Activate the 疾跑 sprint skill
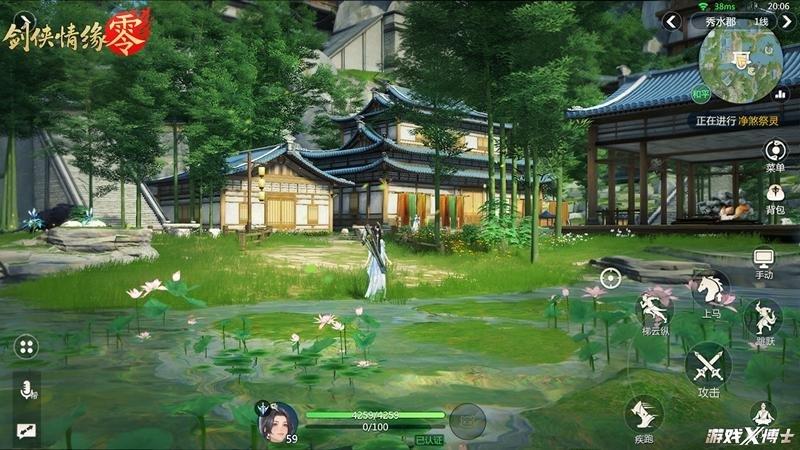 point(643,415)
